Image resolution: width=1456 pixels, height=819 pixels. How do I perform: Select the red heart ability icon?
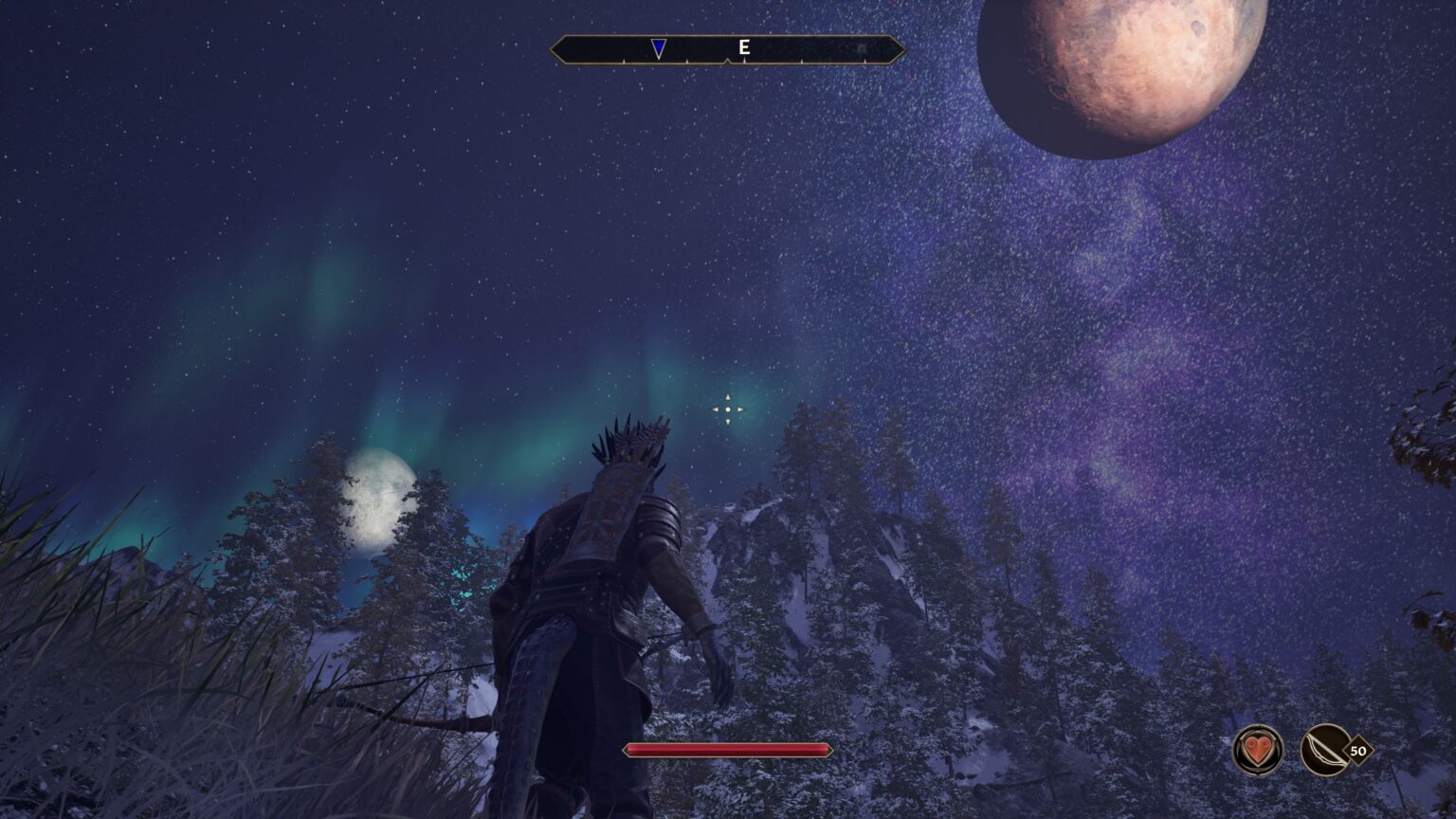(1257, 750)
